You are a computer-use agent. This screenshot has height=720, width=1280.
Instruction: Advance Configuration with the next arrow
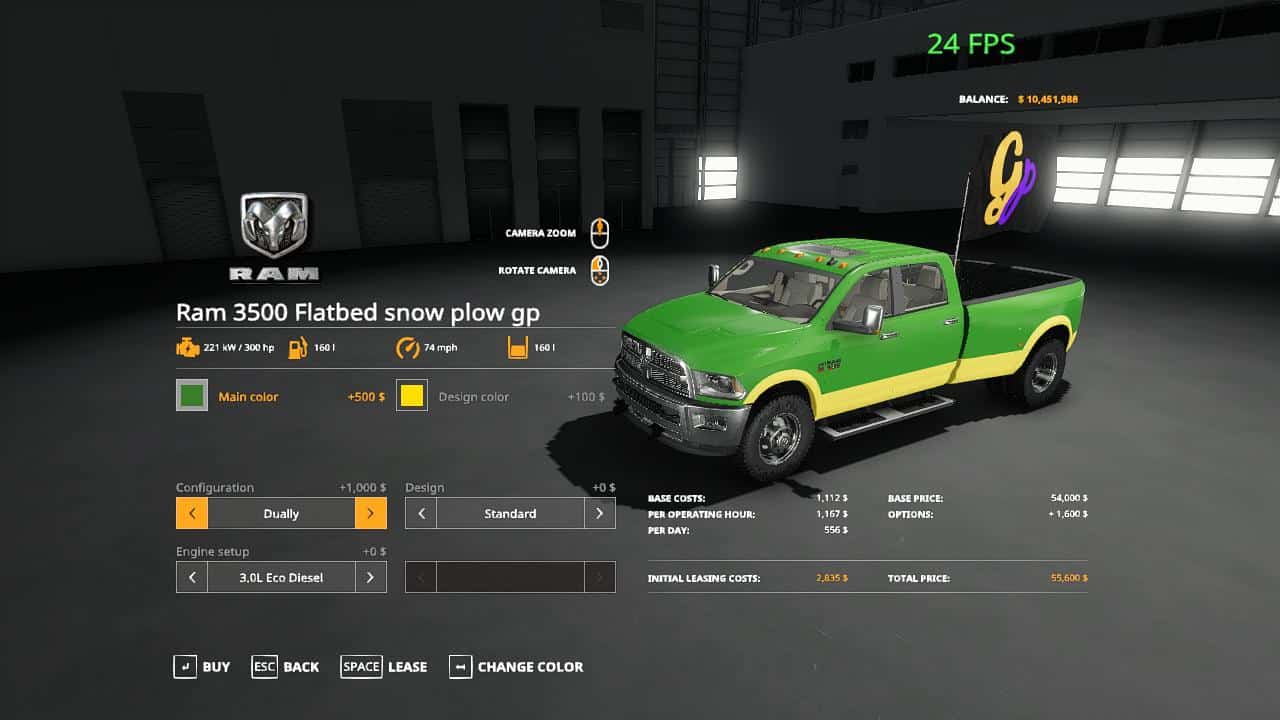pyautogui.click(x=370, y=514)
